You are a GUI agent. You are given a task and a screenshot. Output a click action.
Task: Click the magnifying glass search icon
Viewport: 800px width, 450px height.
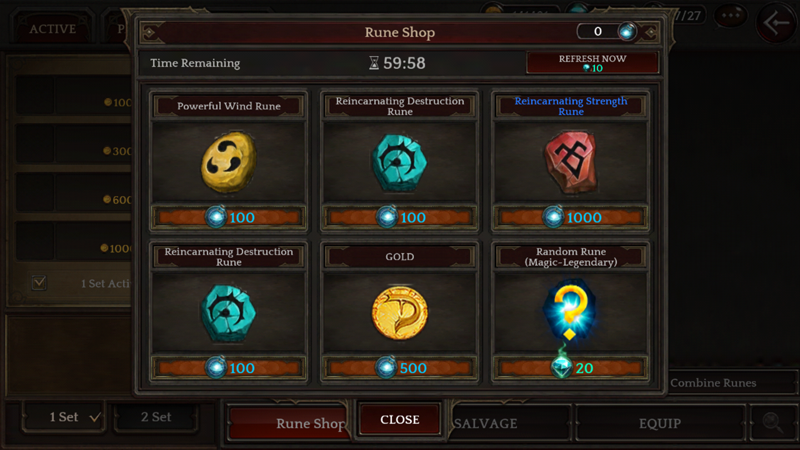coord(773,422)
